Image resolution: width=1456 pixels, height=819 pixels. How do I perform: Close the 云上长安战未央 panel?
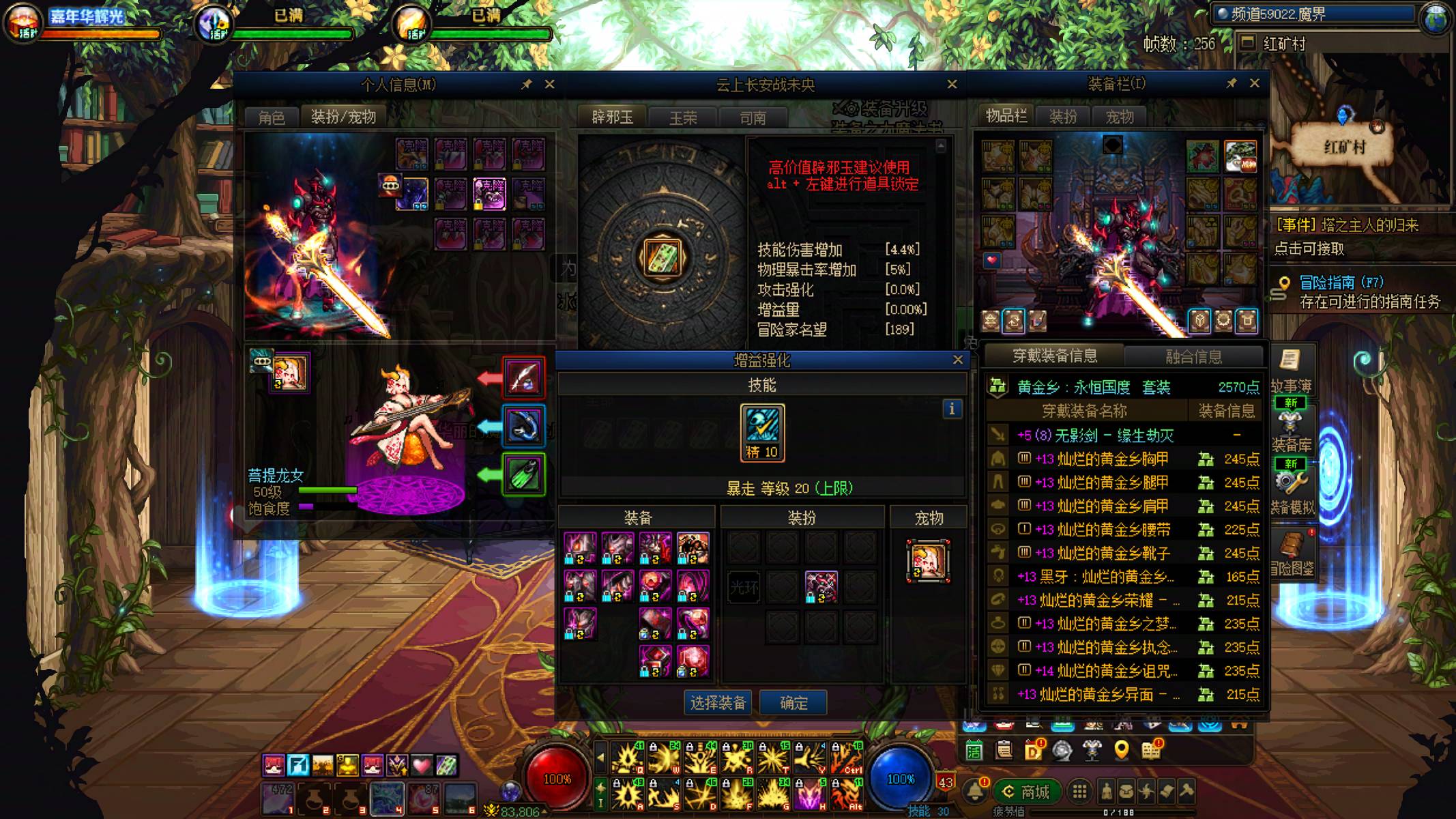pos(952,85)
